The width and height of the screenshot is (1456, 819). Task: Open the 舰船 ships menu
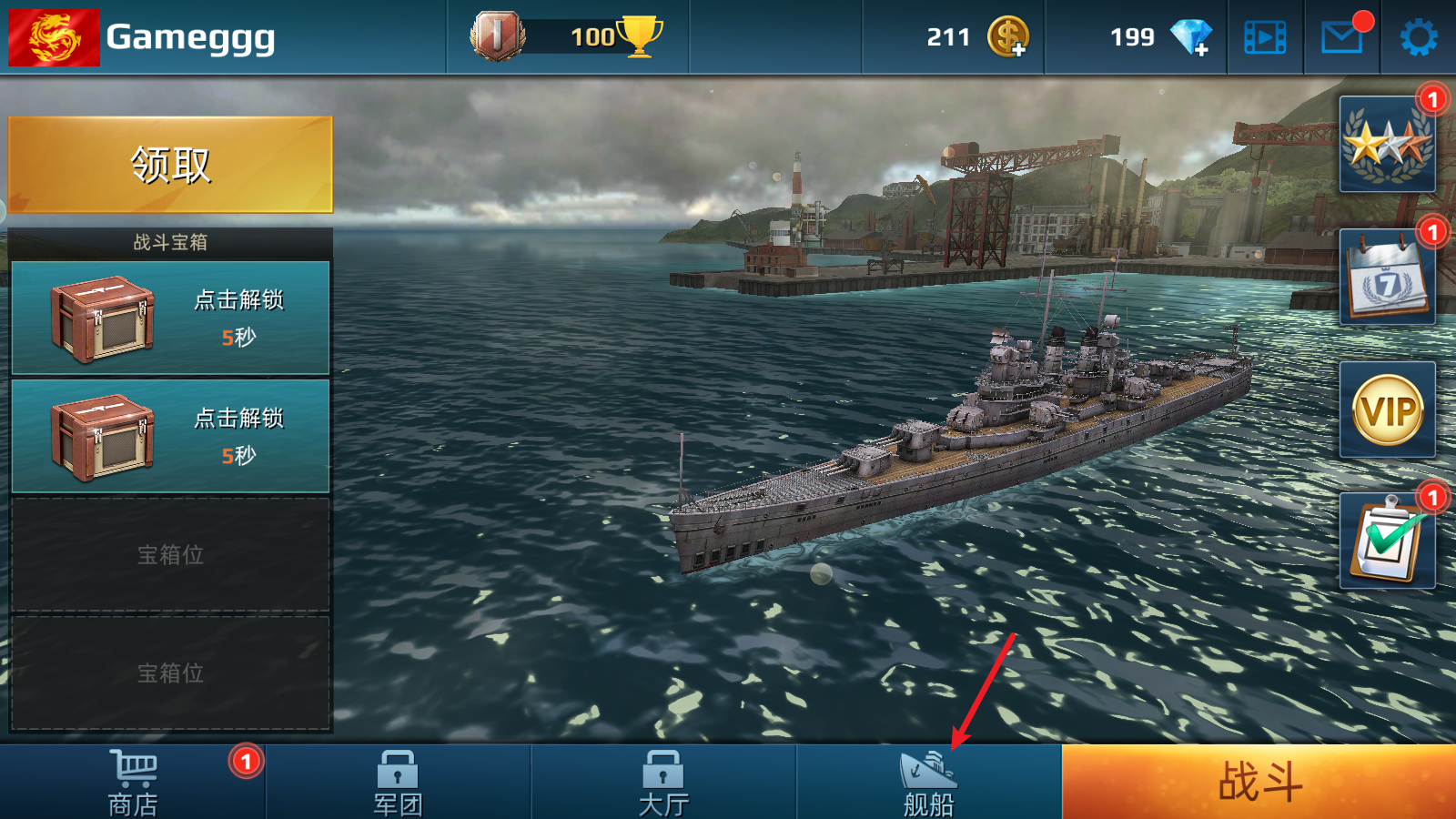(928, 782)
